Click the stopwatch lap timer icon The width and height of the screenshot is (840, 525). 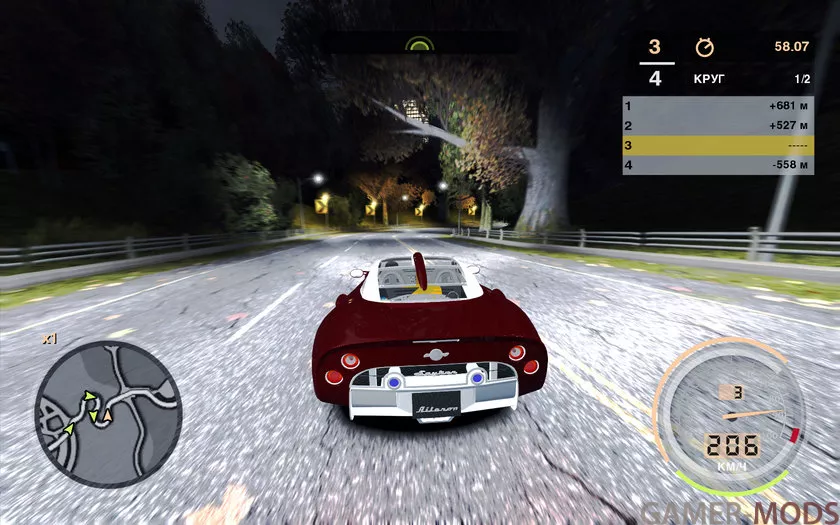coord(704,47)
